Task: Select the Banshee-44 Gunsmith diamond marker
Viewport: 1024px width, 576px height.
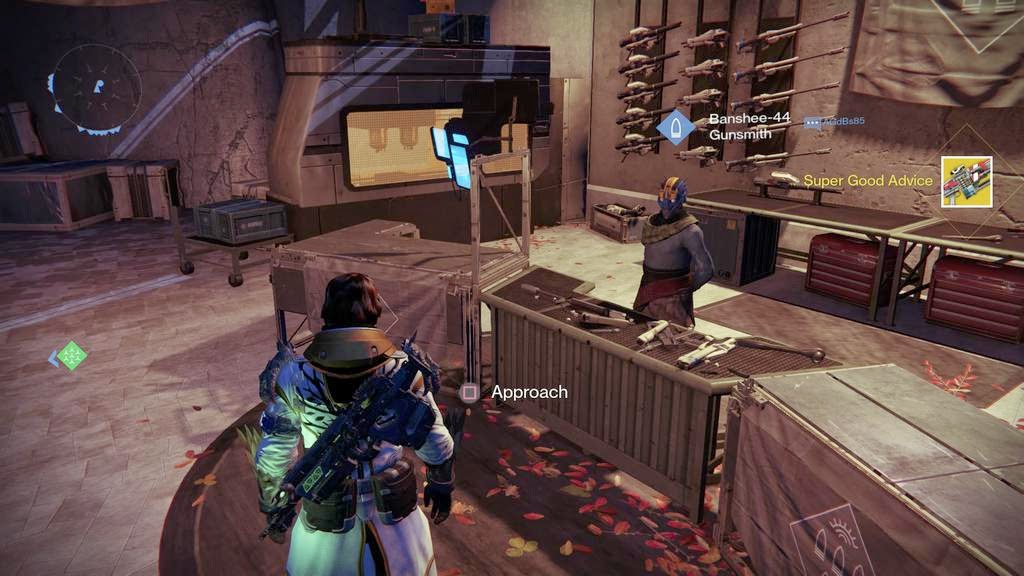Action: click(676, 128)
